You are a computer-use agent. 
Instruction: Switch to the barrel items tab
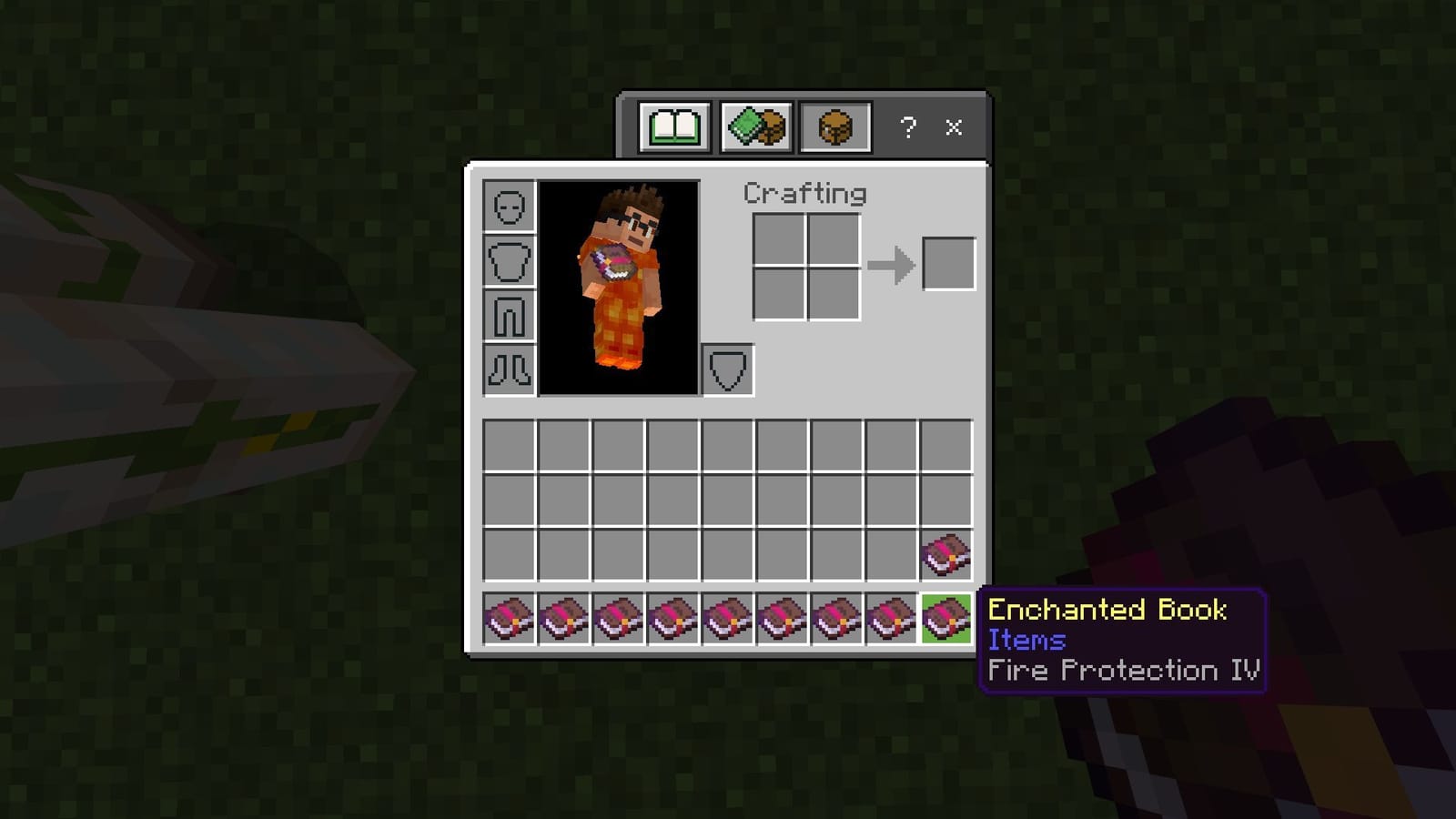click(x=834, y=127)
